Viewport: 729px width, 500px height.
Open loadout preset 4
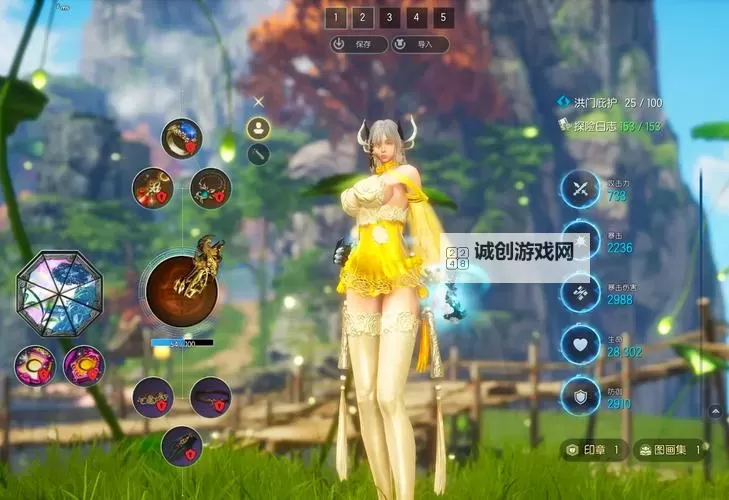coord(417,17)
